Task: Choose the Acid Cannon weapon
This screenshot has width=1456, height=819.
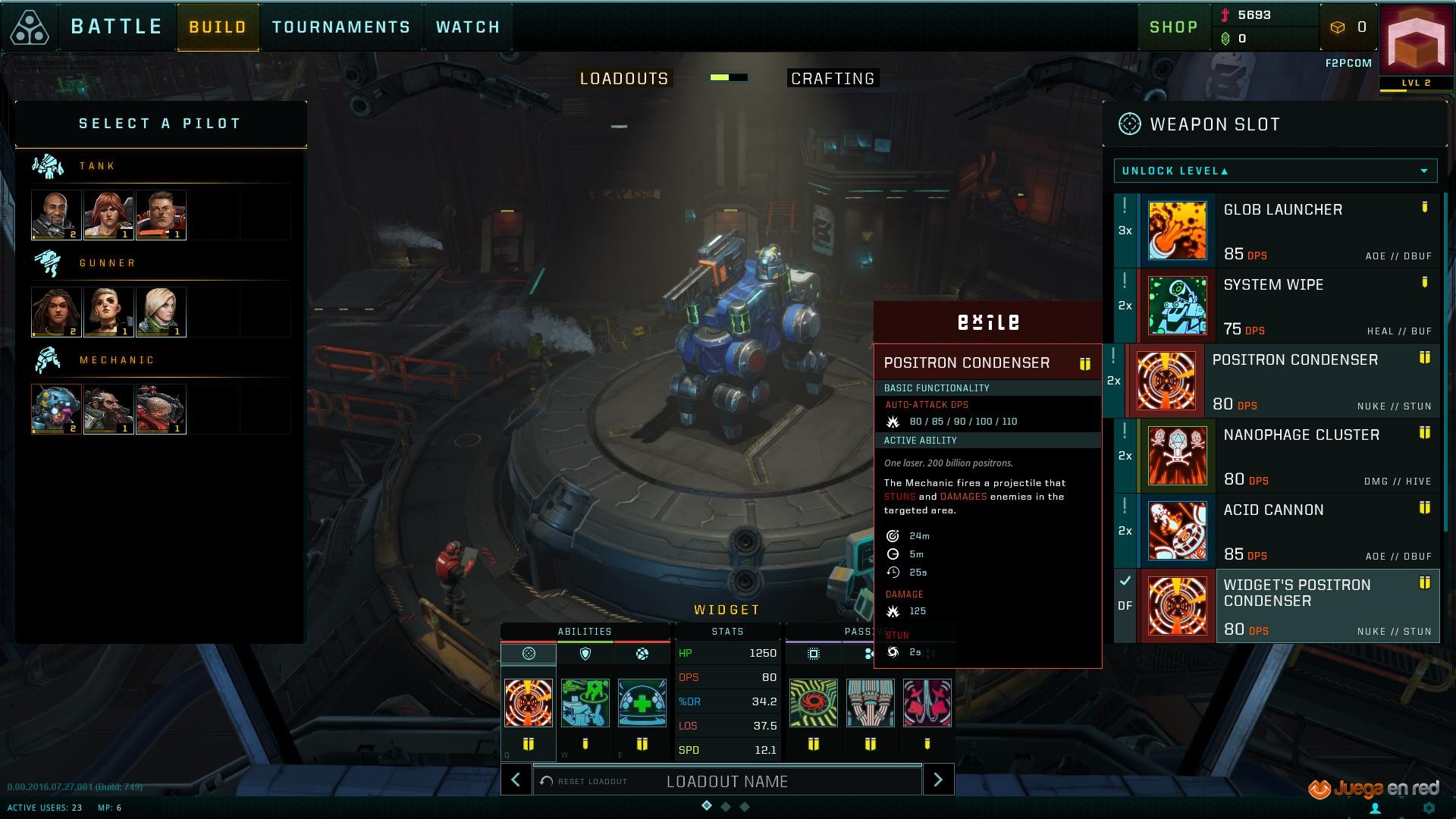Action: (x=1288, y=531)
